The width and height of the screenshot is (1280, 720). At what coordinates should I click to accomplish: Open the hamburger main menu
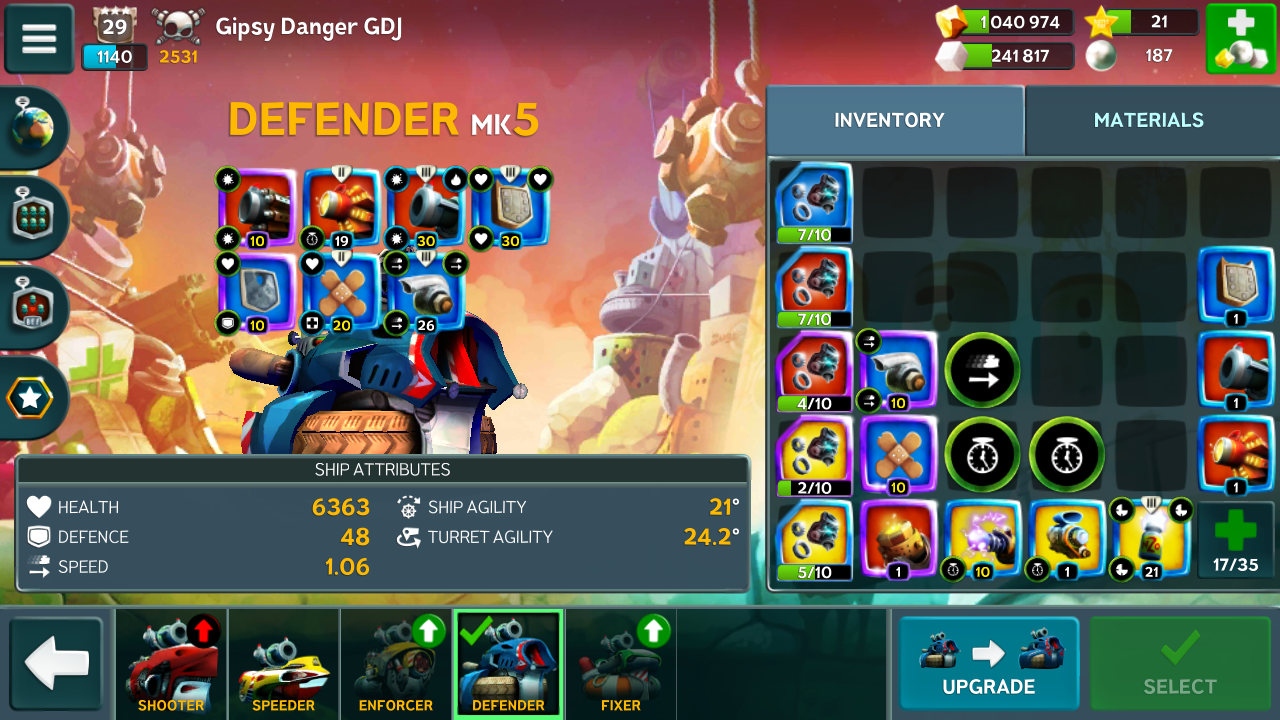39,38
